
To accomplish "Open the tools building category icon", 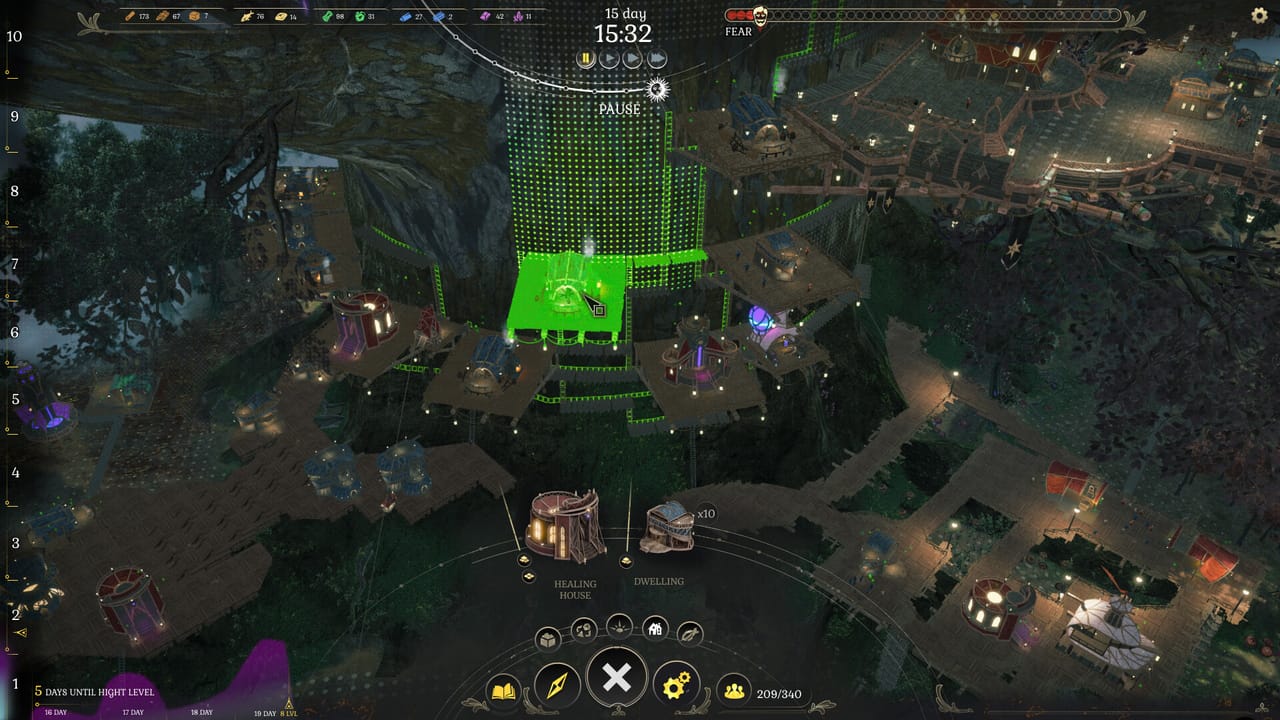I will pyautogui.click(x=691, y=632).
